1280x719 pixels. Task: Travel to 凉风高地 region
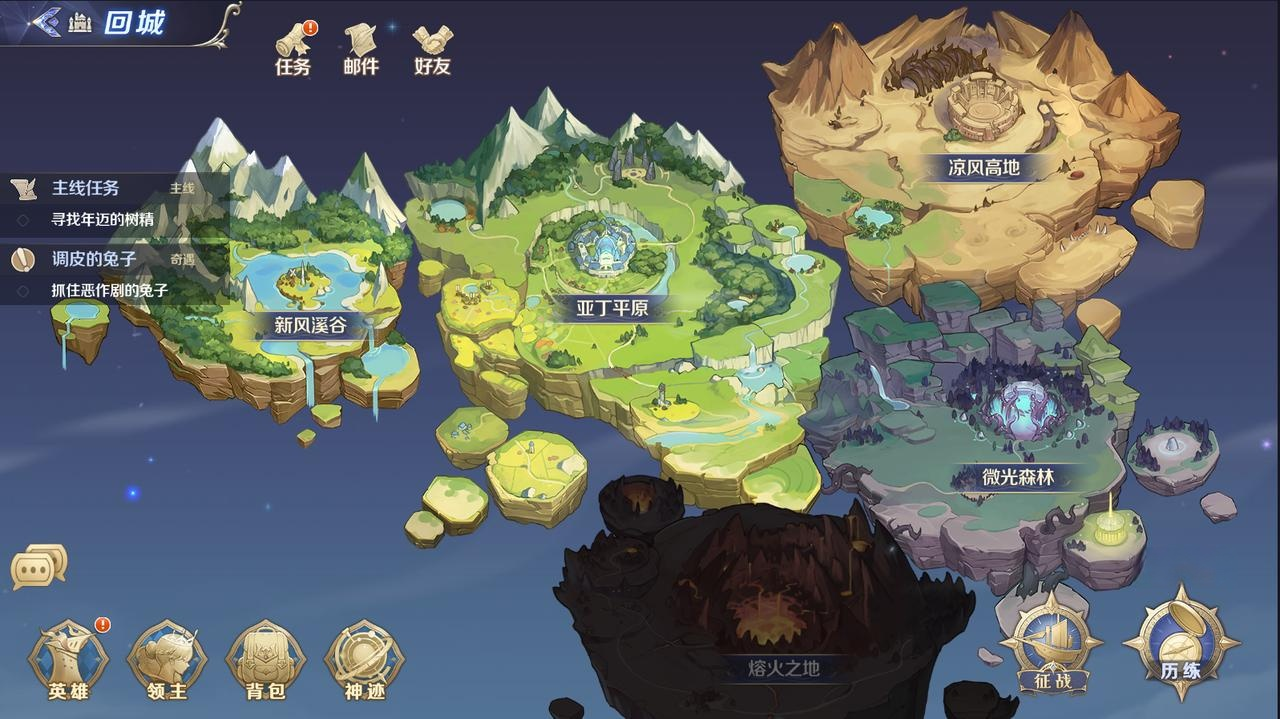pyautogui.click(x=984, y=167)
